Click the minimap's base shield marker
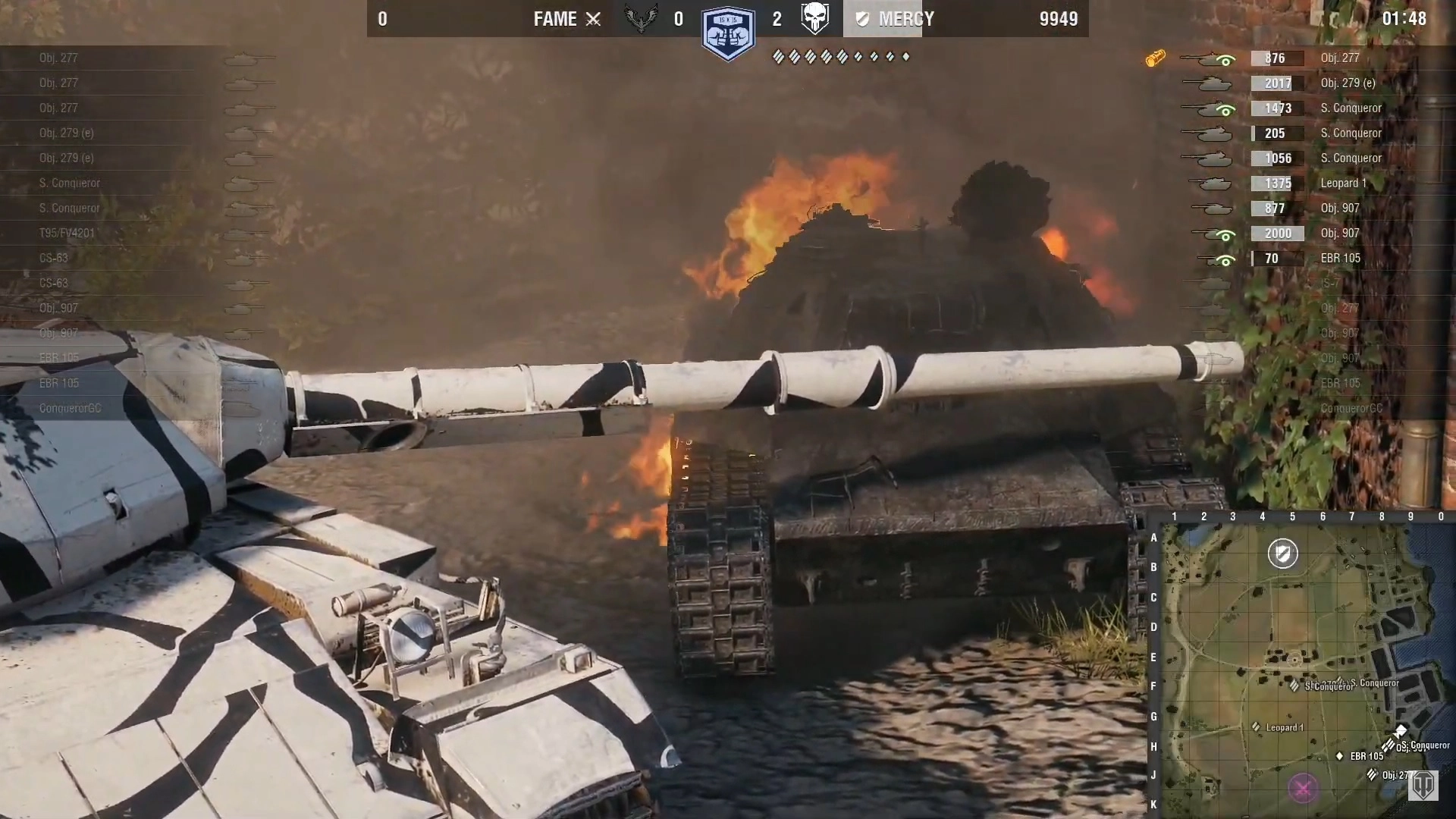This screenshot has width=1456, height=819. (1283, 554)
